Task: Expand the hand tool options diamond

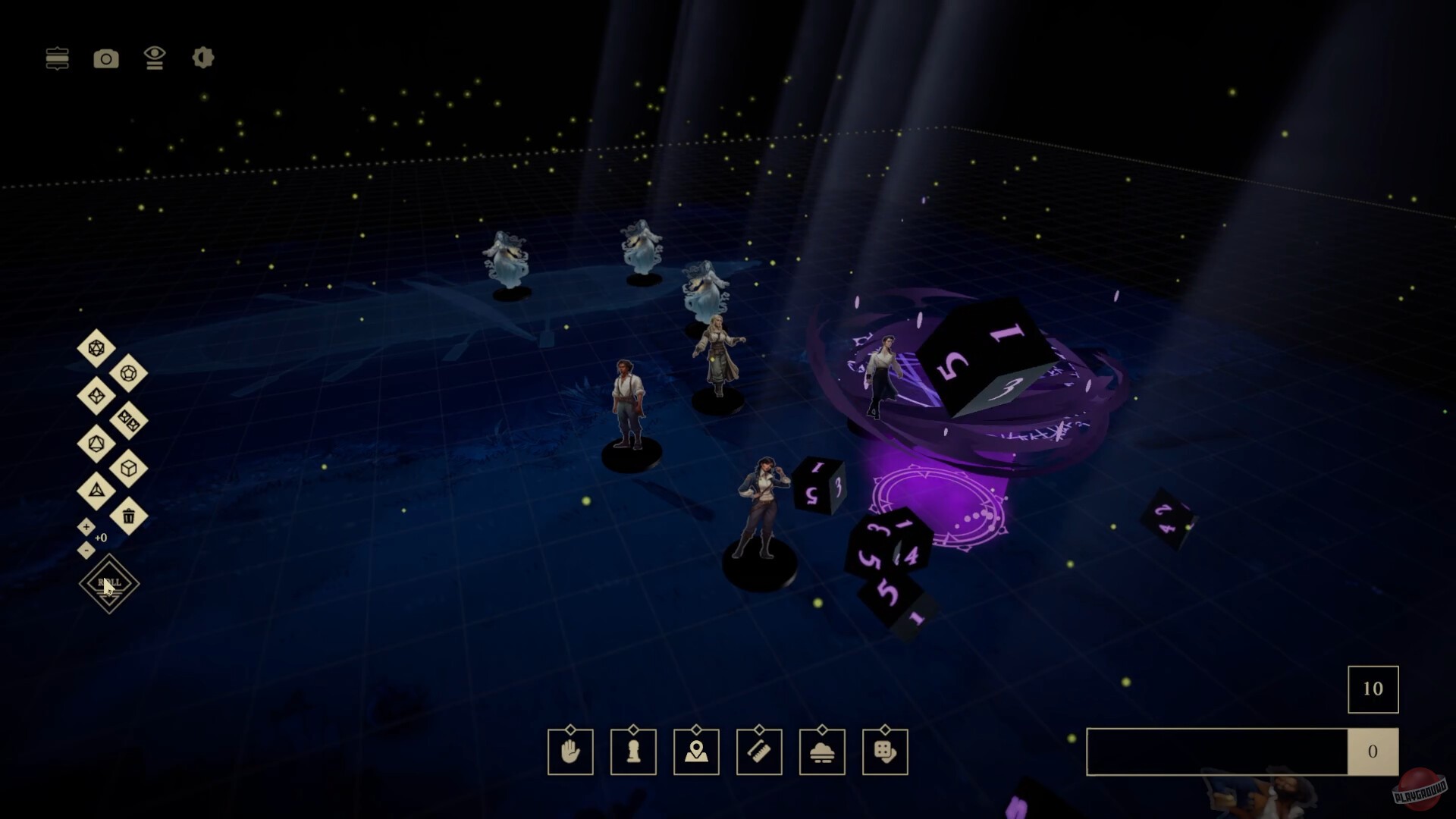Action: (570, 730)
